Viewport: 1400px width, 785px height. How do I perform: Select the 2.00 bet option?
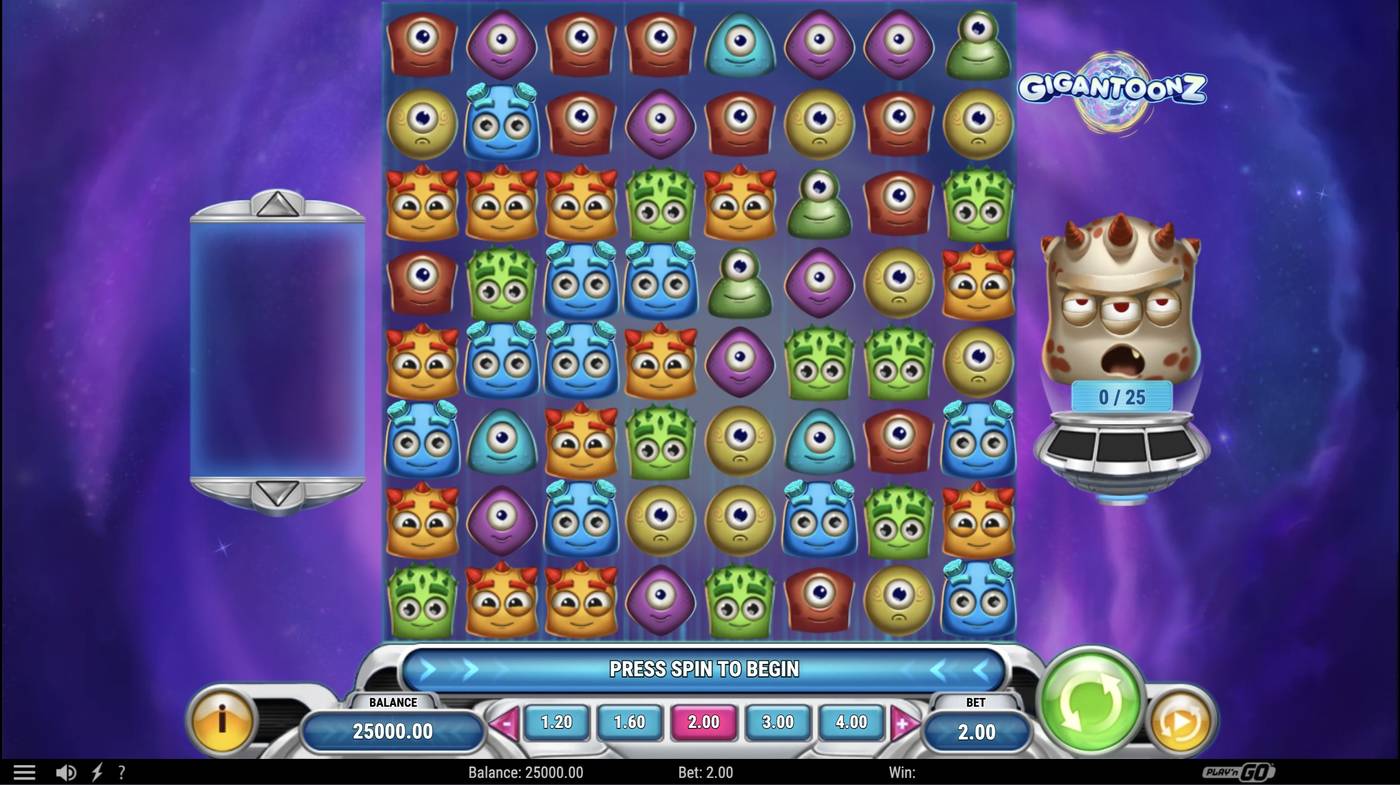click(x=703, y=721)
